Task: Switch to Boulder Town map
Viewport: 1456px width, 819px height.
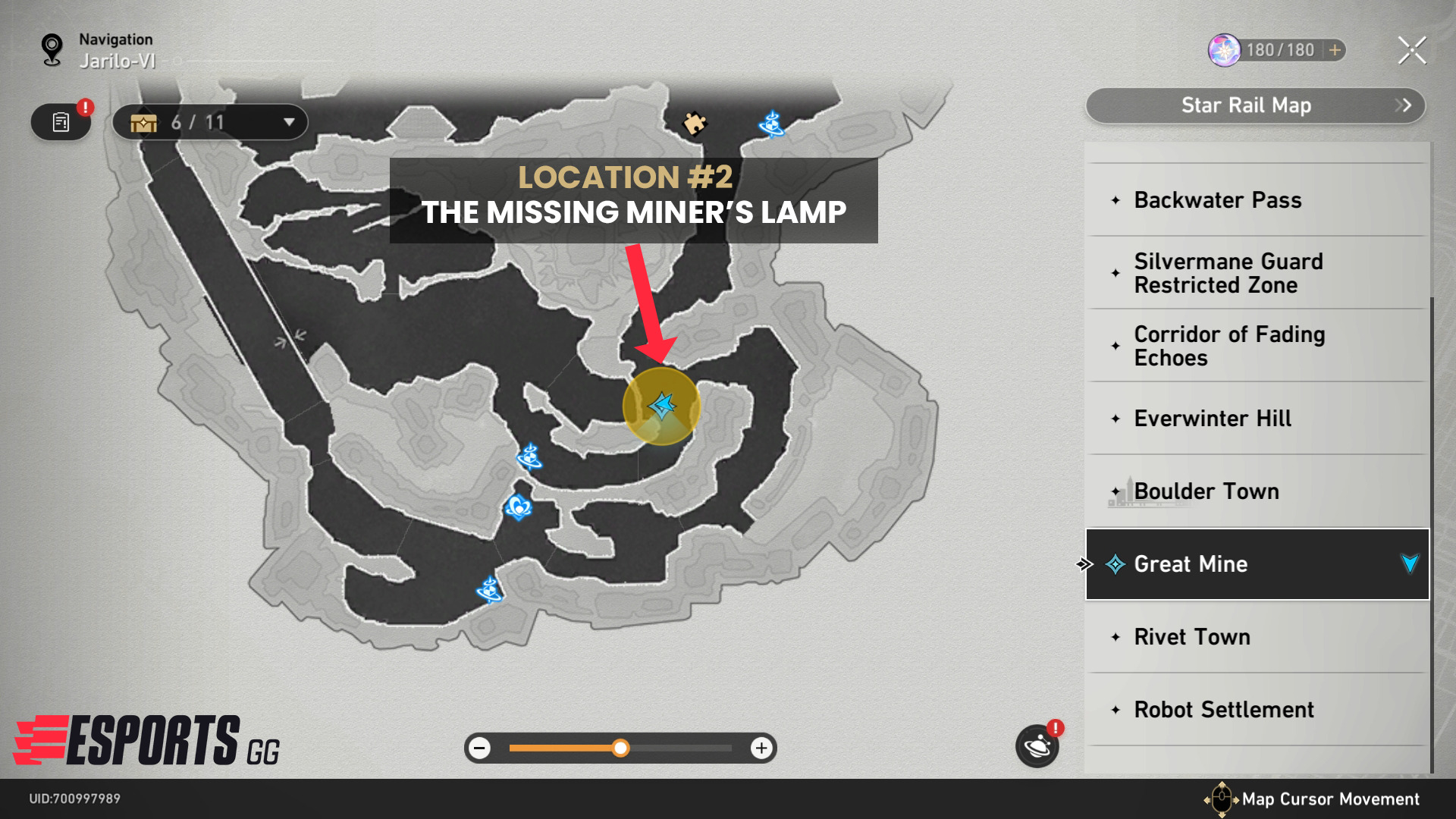Action: point(1206,491)
